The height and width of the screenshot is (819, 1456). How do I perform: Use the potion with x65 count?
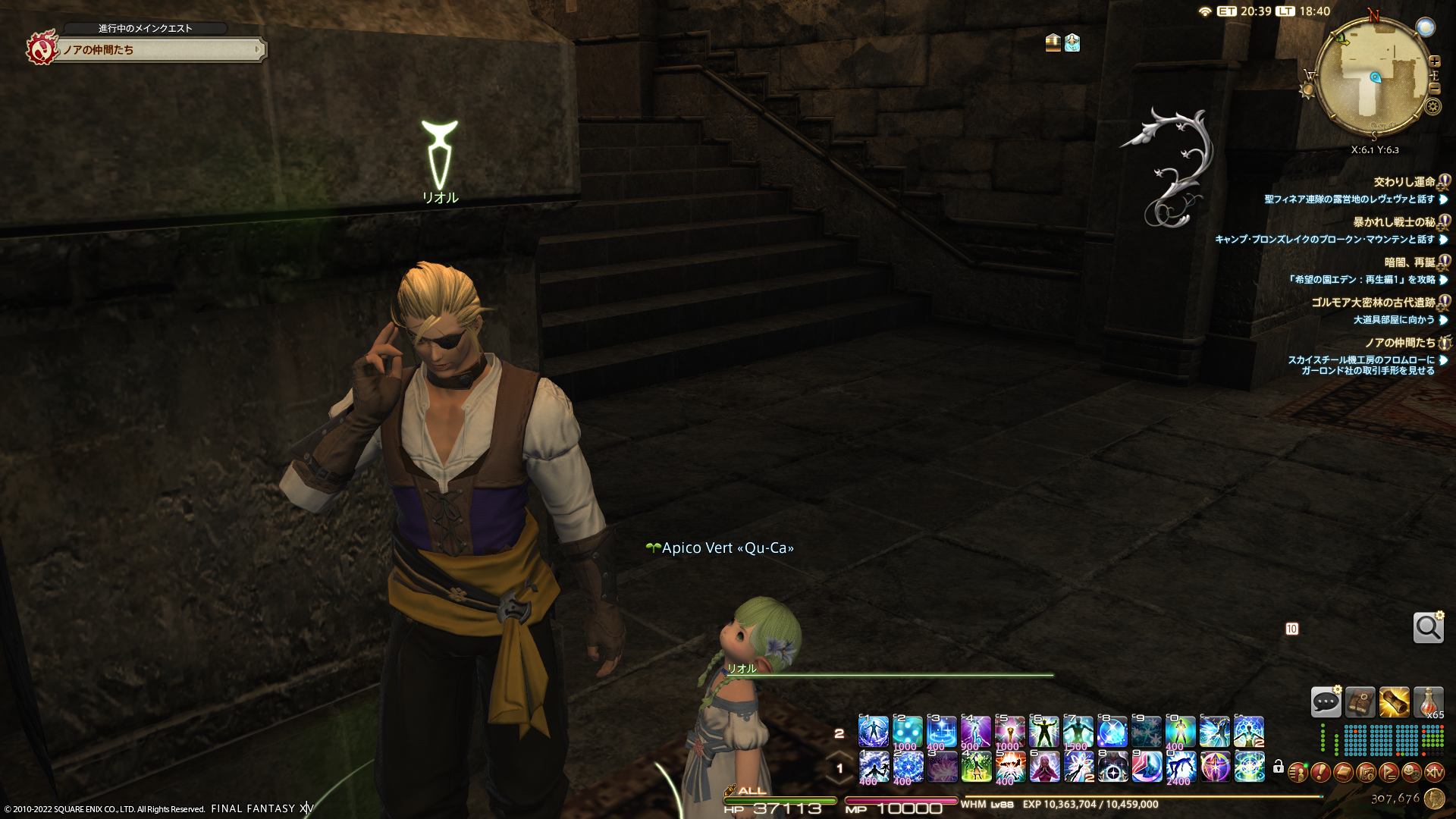click(1428, 702)
